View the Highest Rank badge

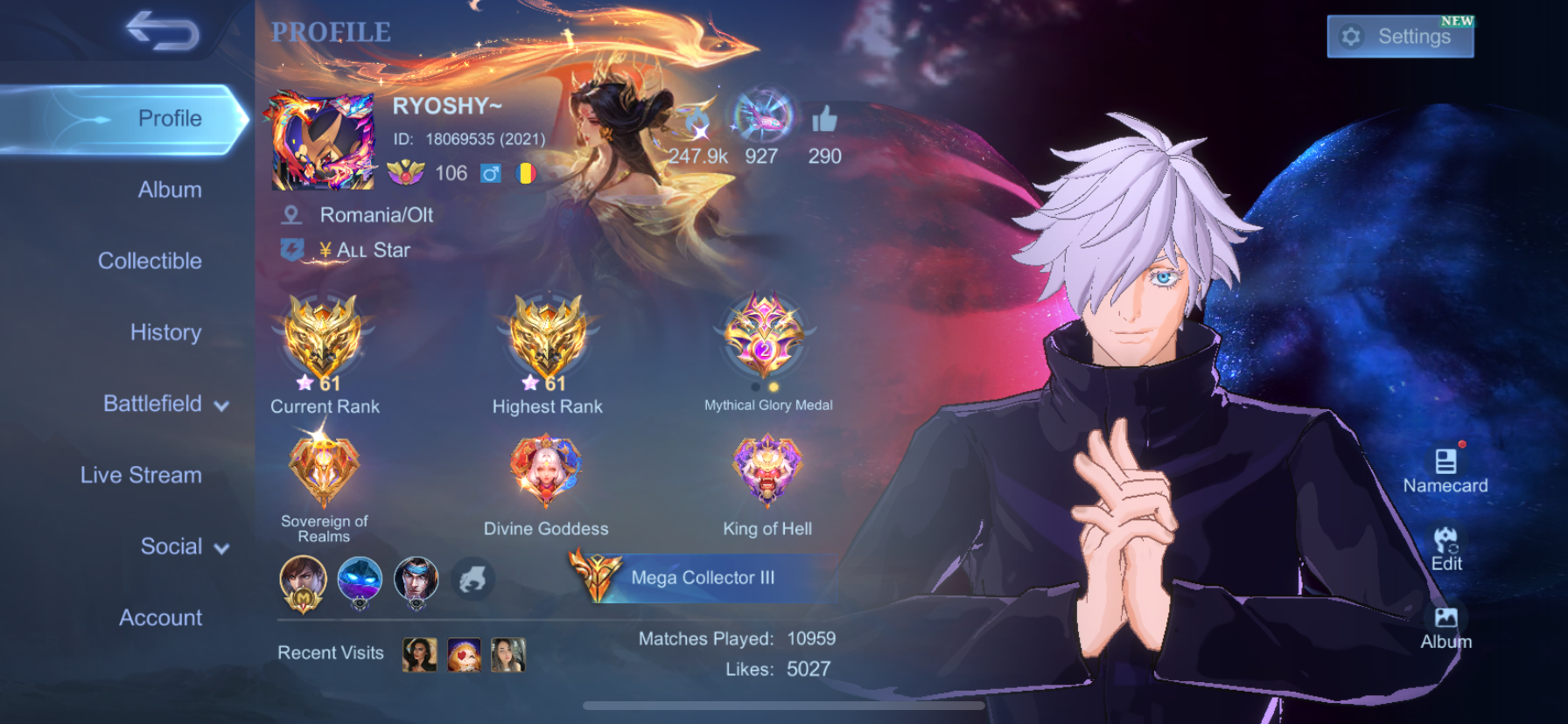click(548, 341)
